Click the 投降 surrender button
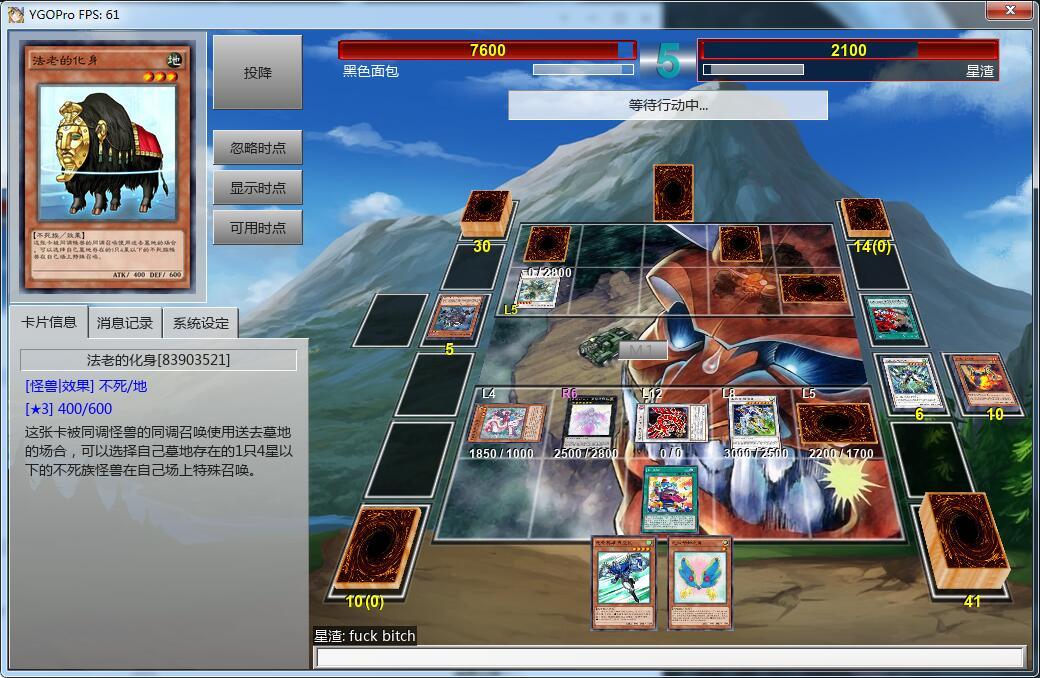This screenshot has width=1040, height=678. (x=257, y=73)
